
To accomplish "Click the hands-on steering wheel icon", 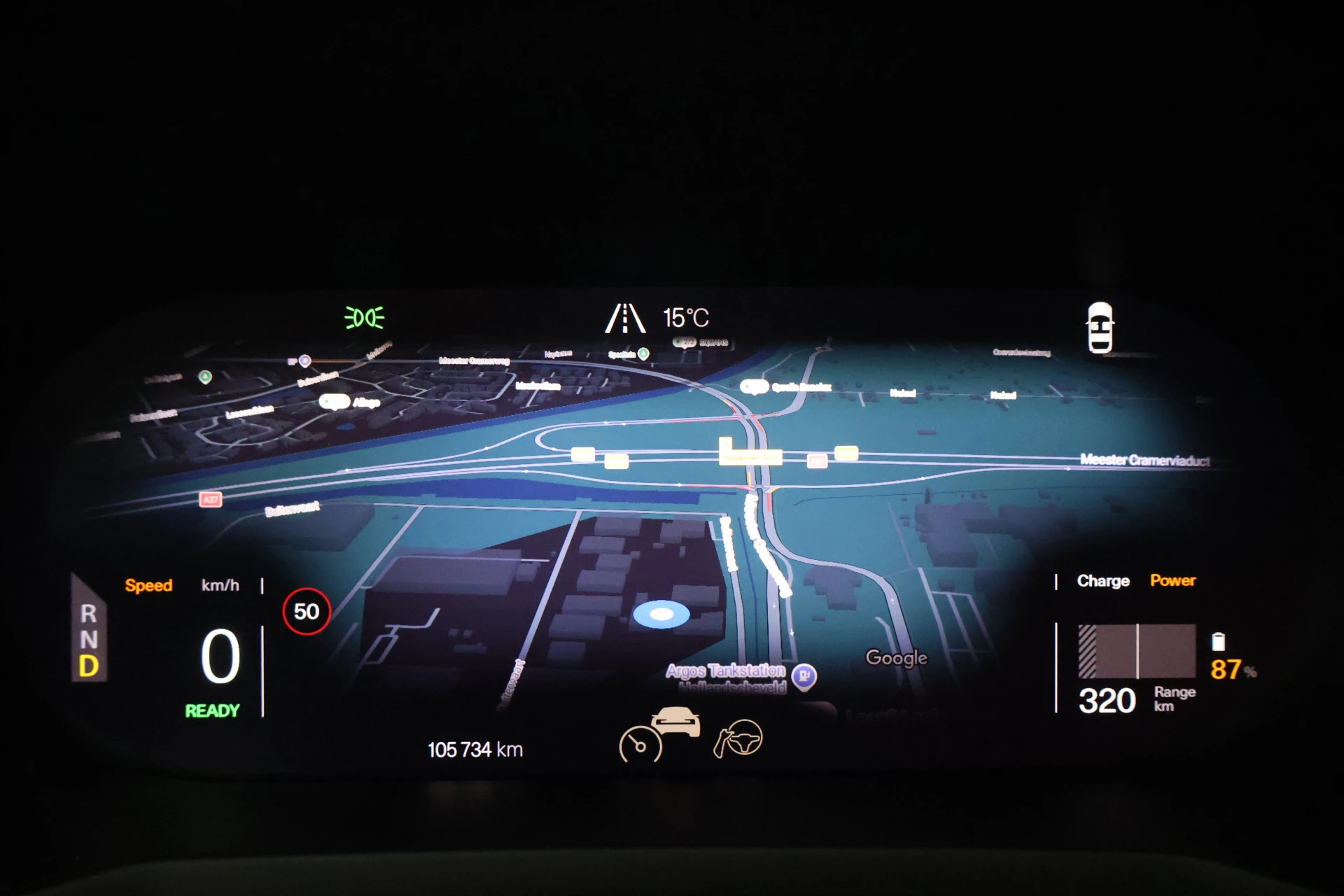I will point(738,738).
